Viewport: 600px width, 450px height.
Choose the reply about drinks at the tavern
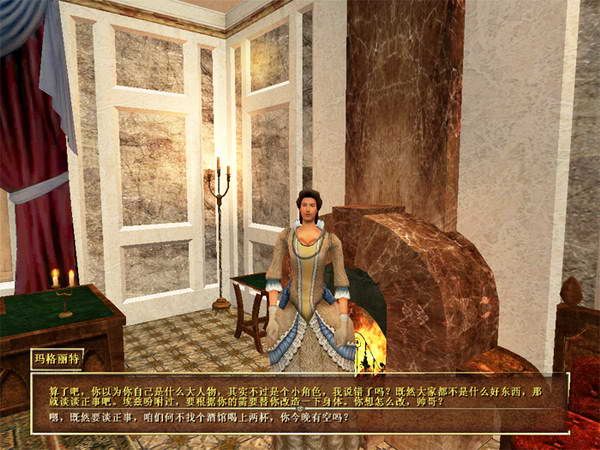(x=201, y=416)
